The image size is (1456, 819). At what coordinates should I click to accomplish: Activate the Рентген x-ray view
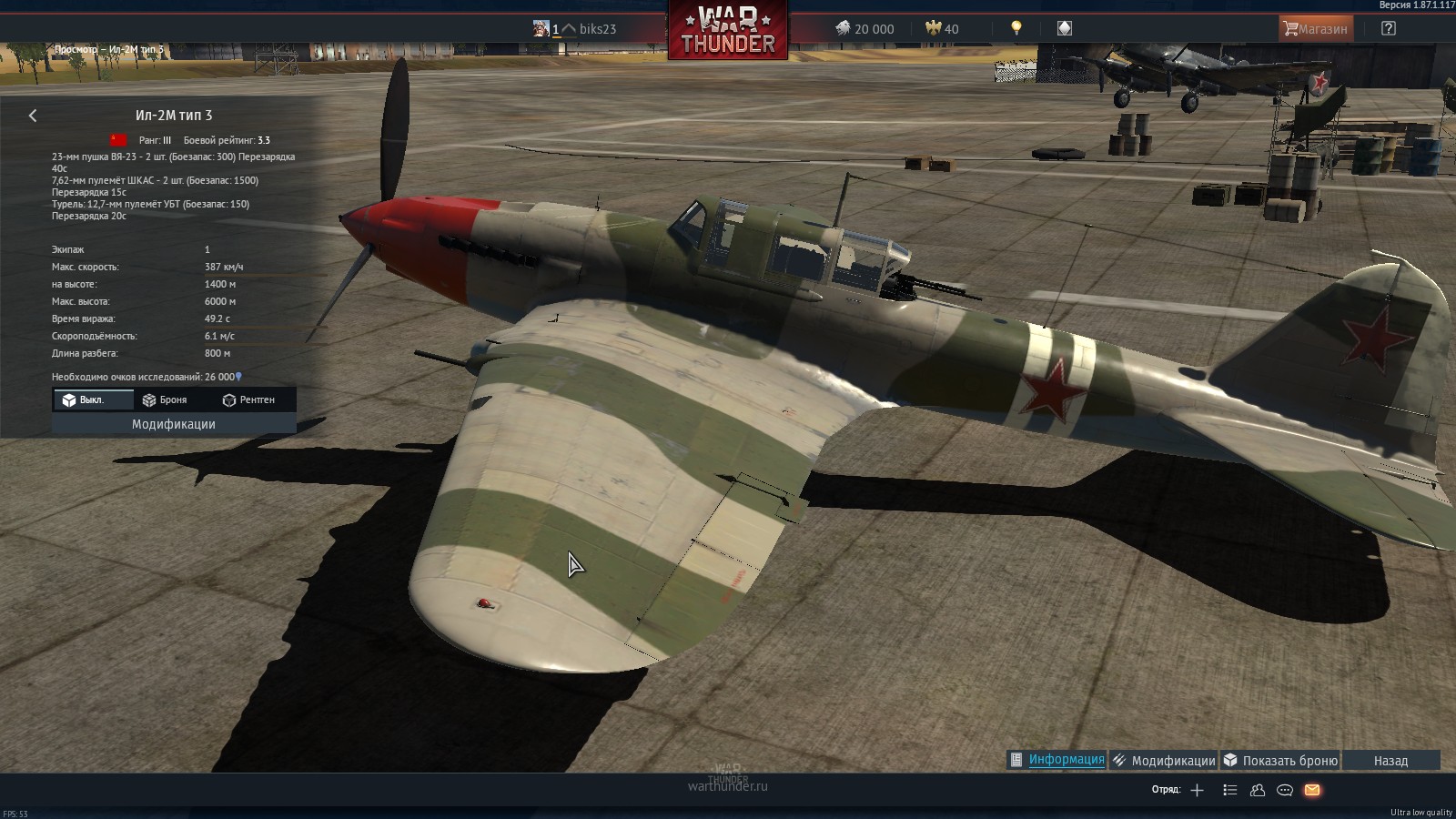coord(248,399)
